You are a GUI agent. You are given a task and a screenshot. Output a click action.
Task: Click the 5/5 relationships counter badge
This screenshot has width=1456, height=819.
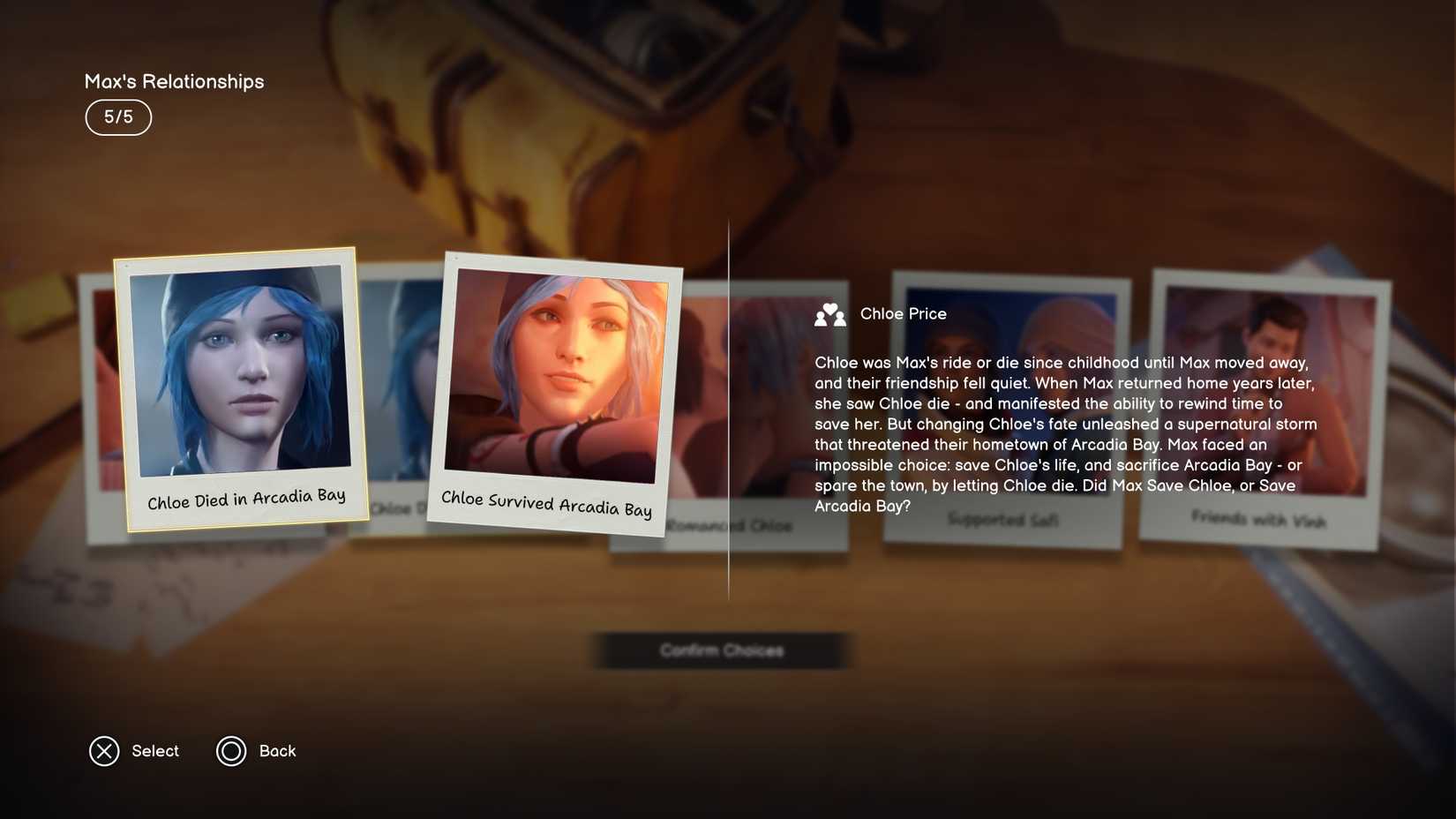click(x=118, y=116)
